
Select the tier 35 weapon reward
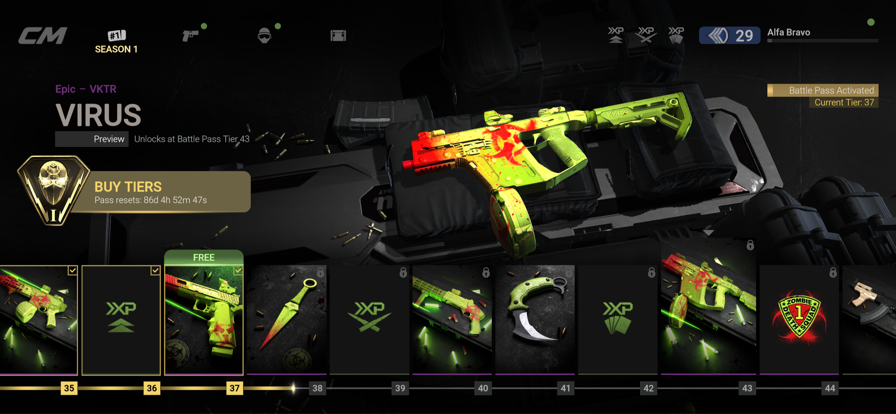38,320
